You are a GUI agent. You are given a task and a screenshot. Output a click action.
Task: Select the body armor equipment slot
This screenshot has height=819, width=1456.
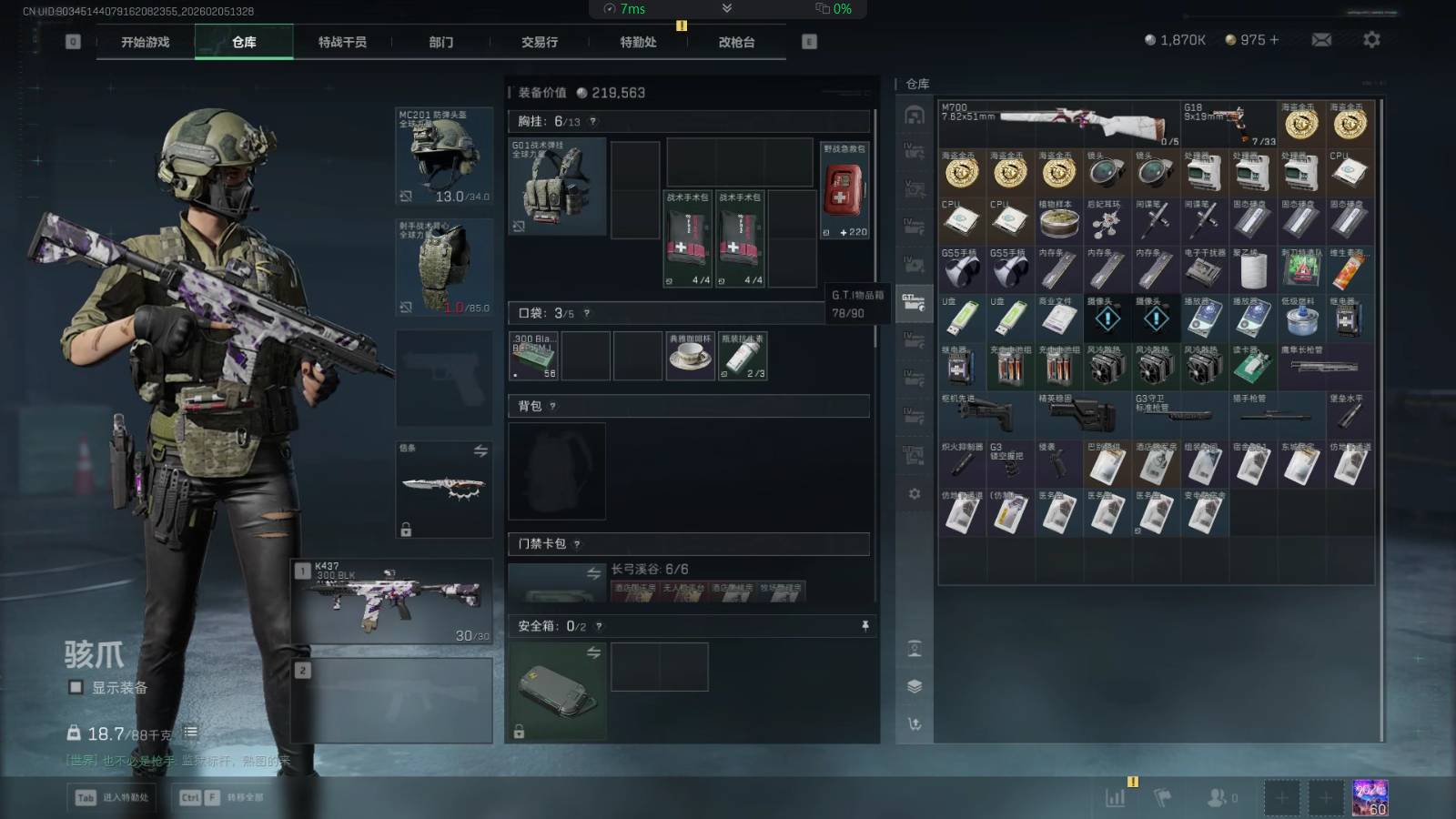[444, 268]
